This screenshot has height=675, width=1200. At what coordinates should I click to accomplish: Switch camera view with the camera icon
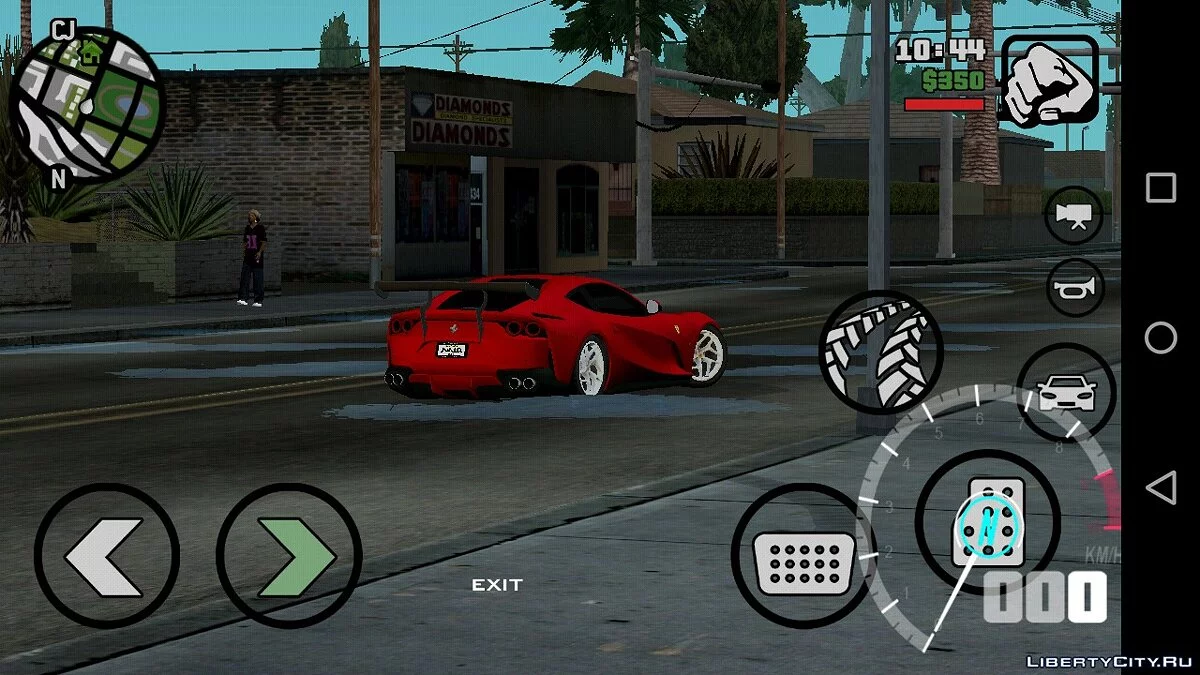click(x=1074, y=215)
